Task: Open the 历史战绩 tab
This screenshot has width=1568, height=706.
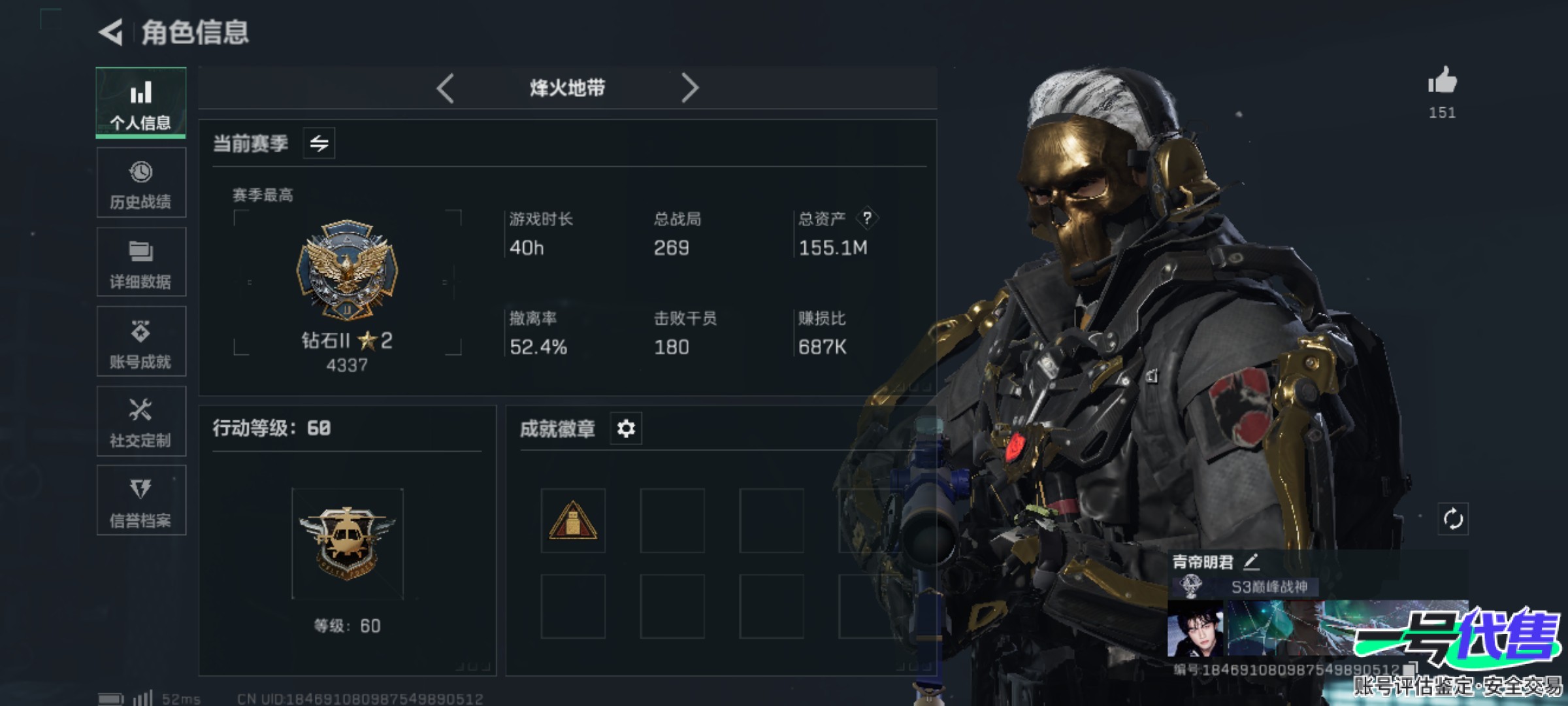Action: (x=140, y=183)
